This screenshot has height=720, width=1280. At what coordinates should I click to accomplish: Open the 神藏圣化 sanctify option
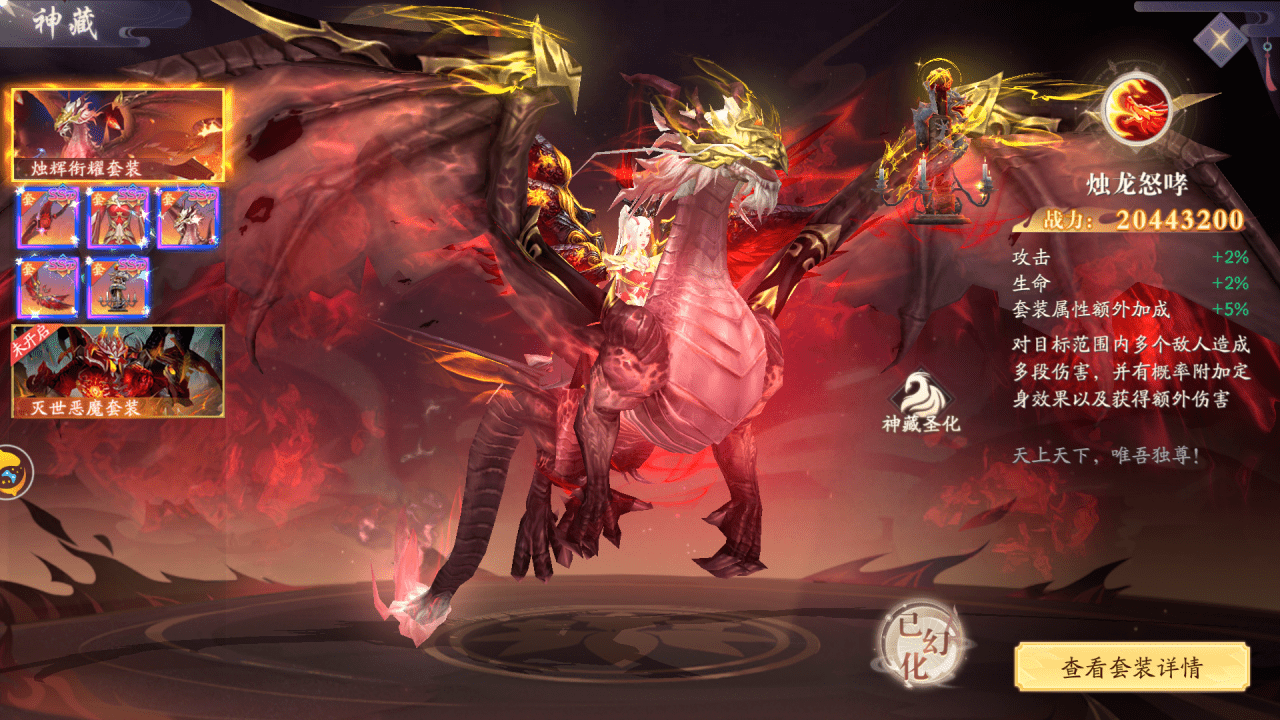click(x=921, y=400)
